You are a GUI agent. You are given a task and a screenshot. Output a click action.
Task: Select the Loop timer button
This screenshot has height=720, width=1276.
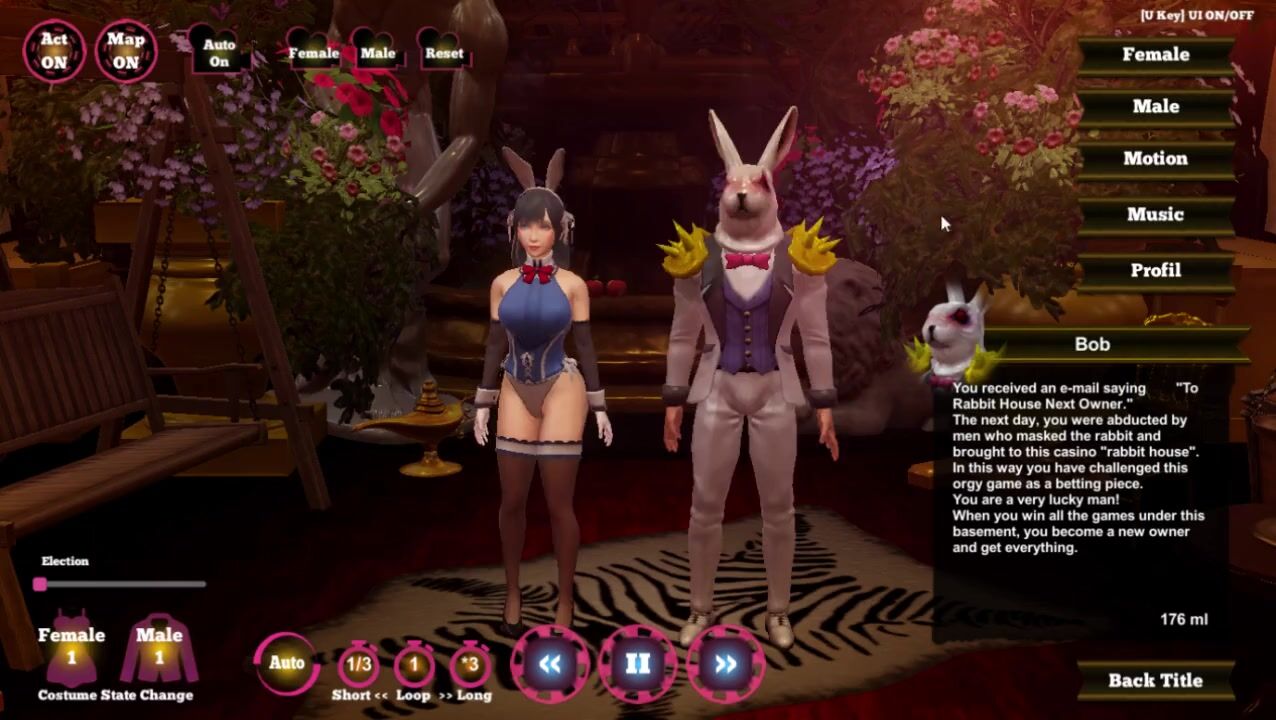414,665
